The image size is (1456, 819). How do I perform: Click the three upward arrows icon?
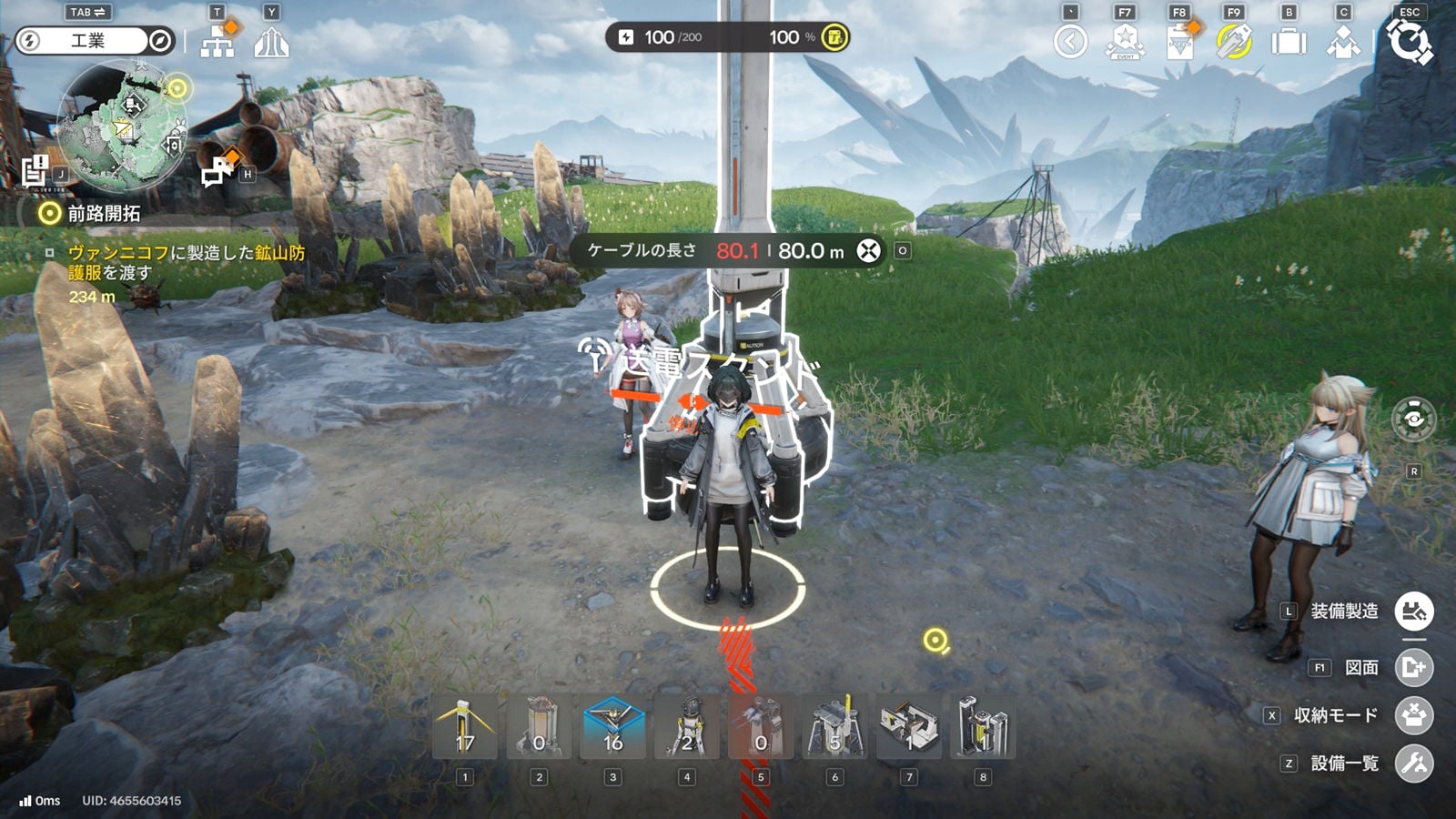click(x=271, y=42)
